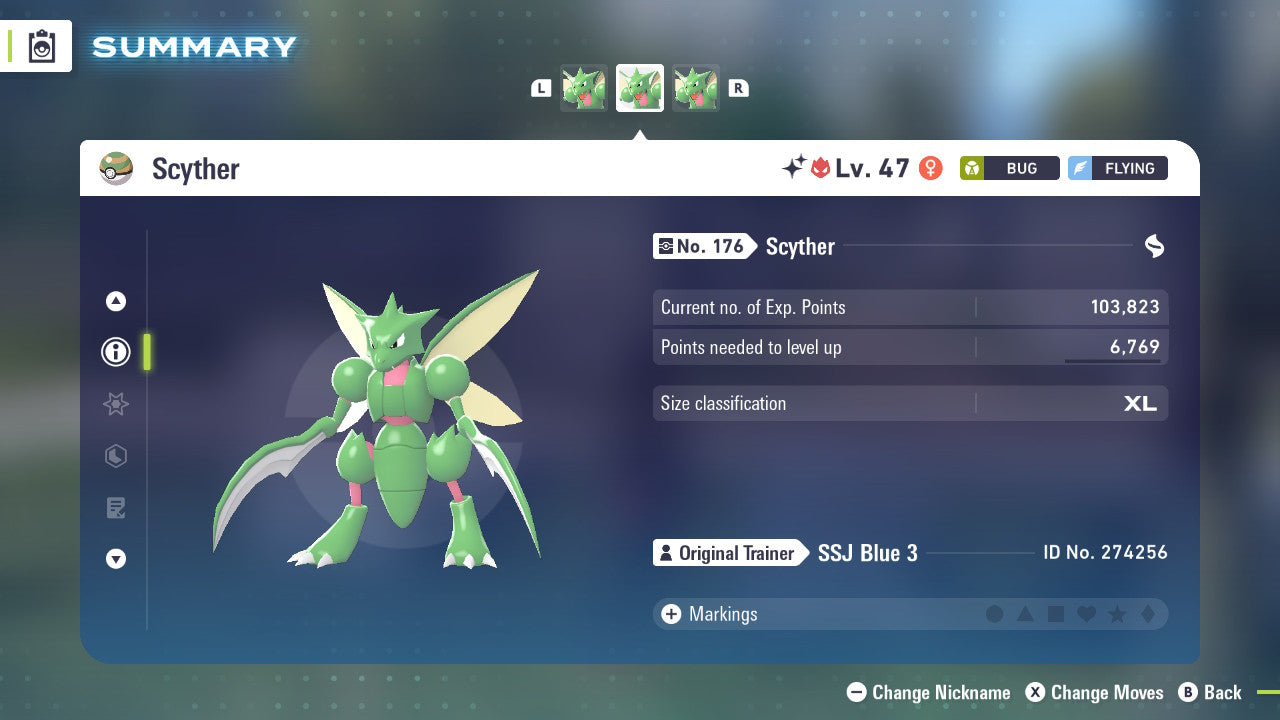Click the female gender symbol
Viewport: 1280px width, 720px height.
[930, 168]
